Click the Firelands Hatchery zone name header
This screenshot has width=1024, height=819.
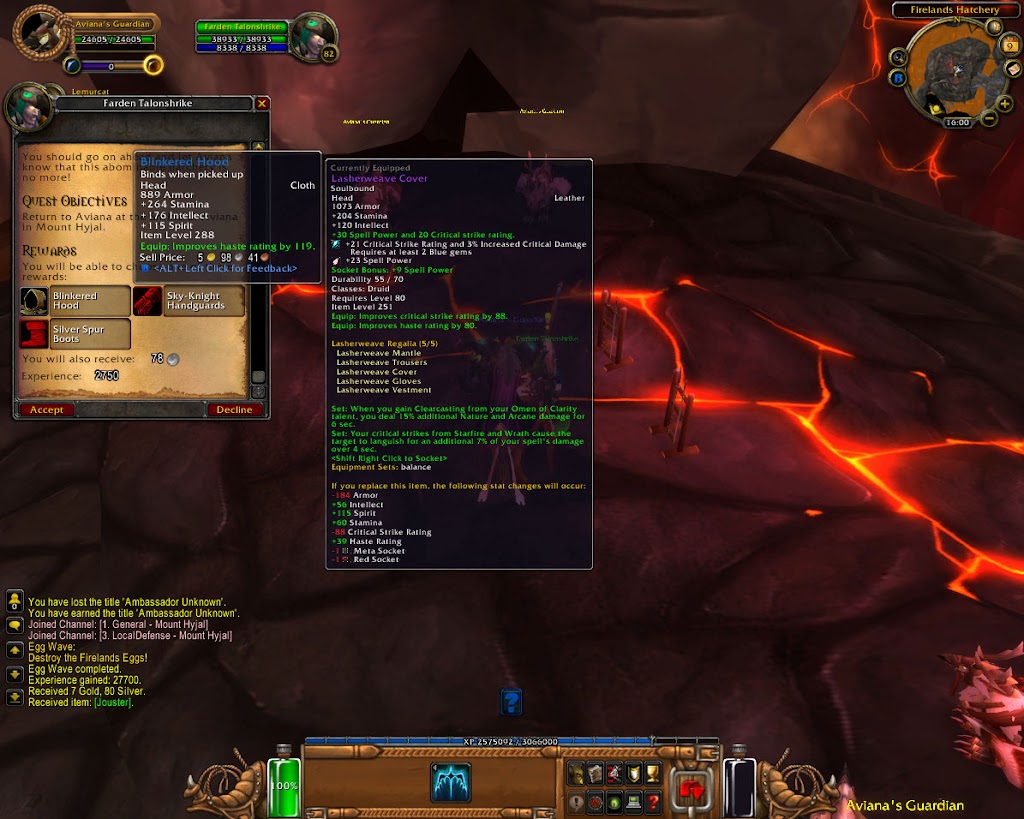click(954, 10)
